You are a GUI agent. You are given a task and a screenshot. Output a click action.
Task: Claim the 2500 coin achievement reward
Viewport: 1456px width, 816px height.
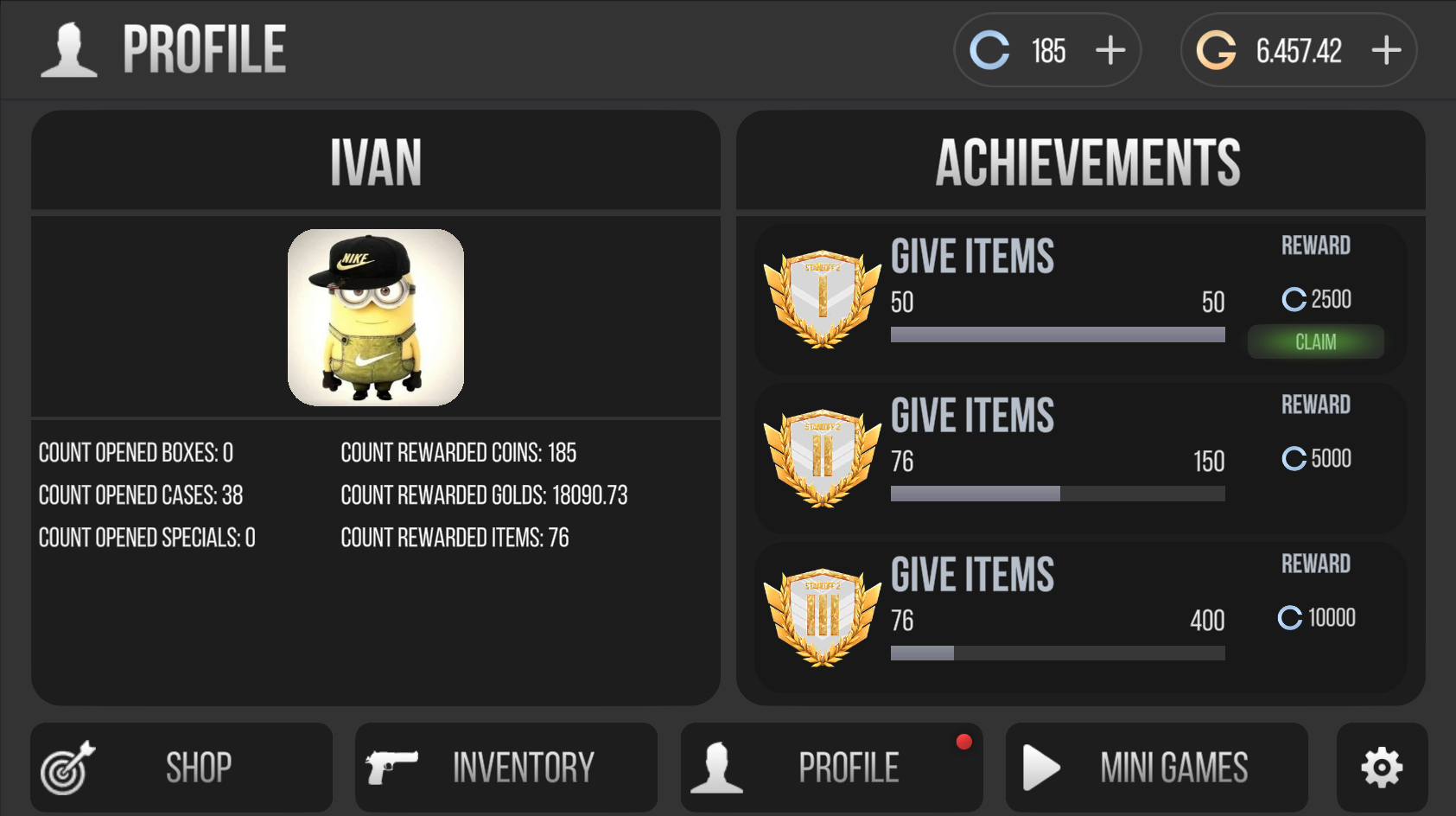1315,341
